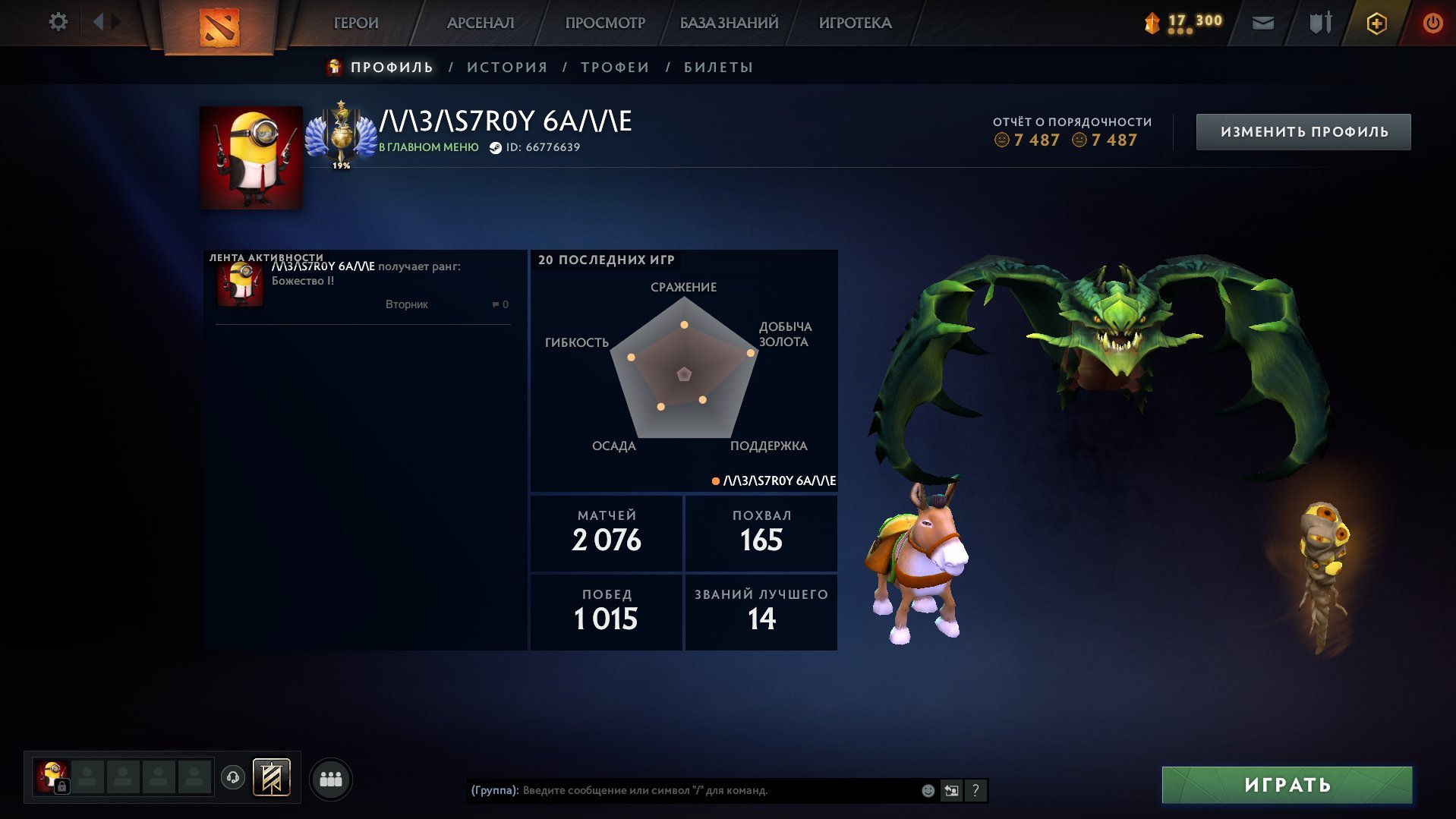Open the settings gear icon
This screenshot has height=819, width=1456.
click(x=58, y=22)
